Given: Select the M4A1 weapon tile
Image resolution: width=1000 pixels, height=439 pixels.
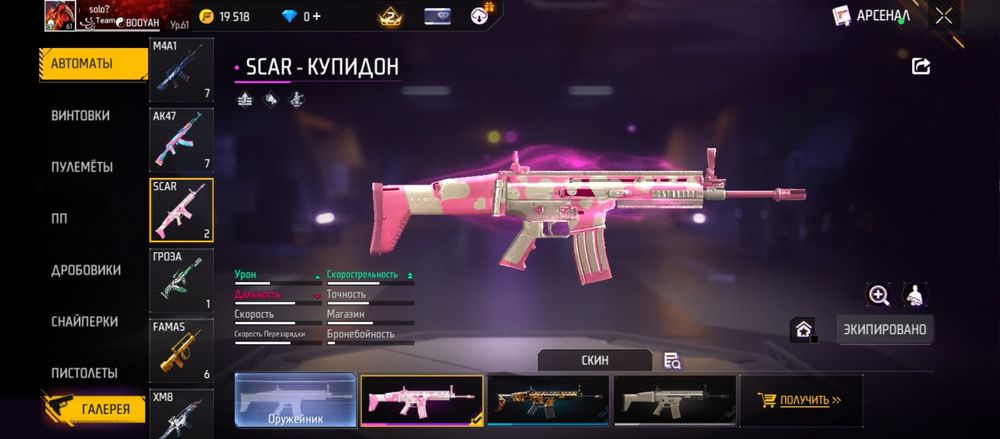Looking at the screenshot, I should pyautogui.click(x=181, y=70).
